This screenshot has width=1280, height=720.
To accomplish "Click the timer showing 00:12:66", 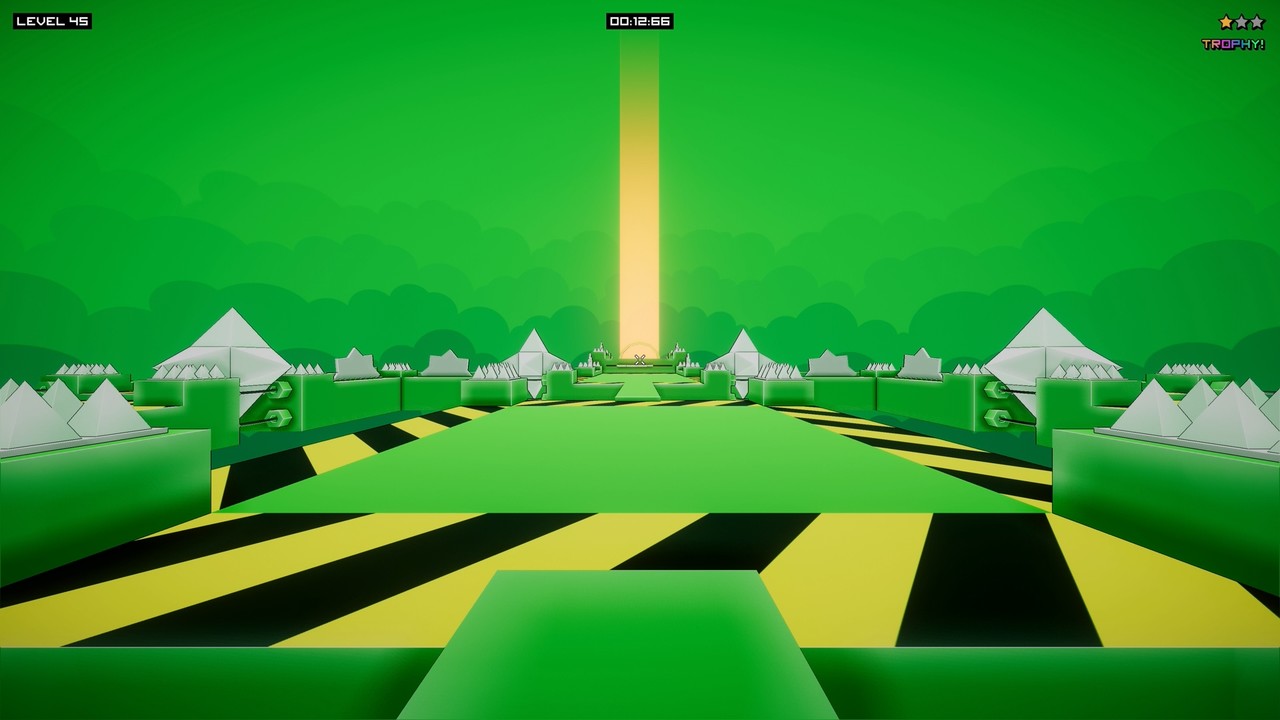I will [640, 18].
